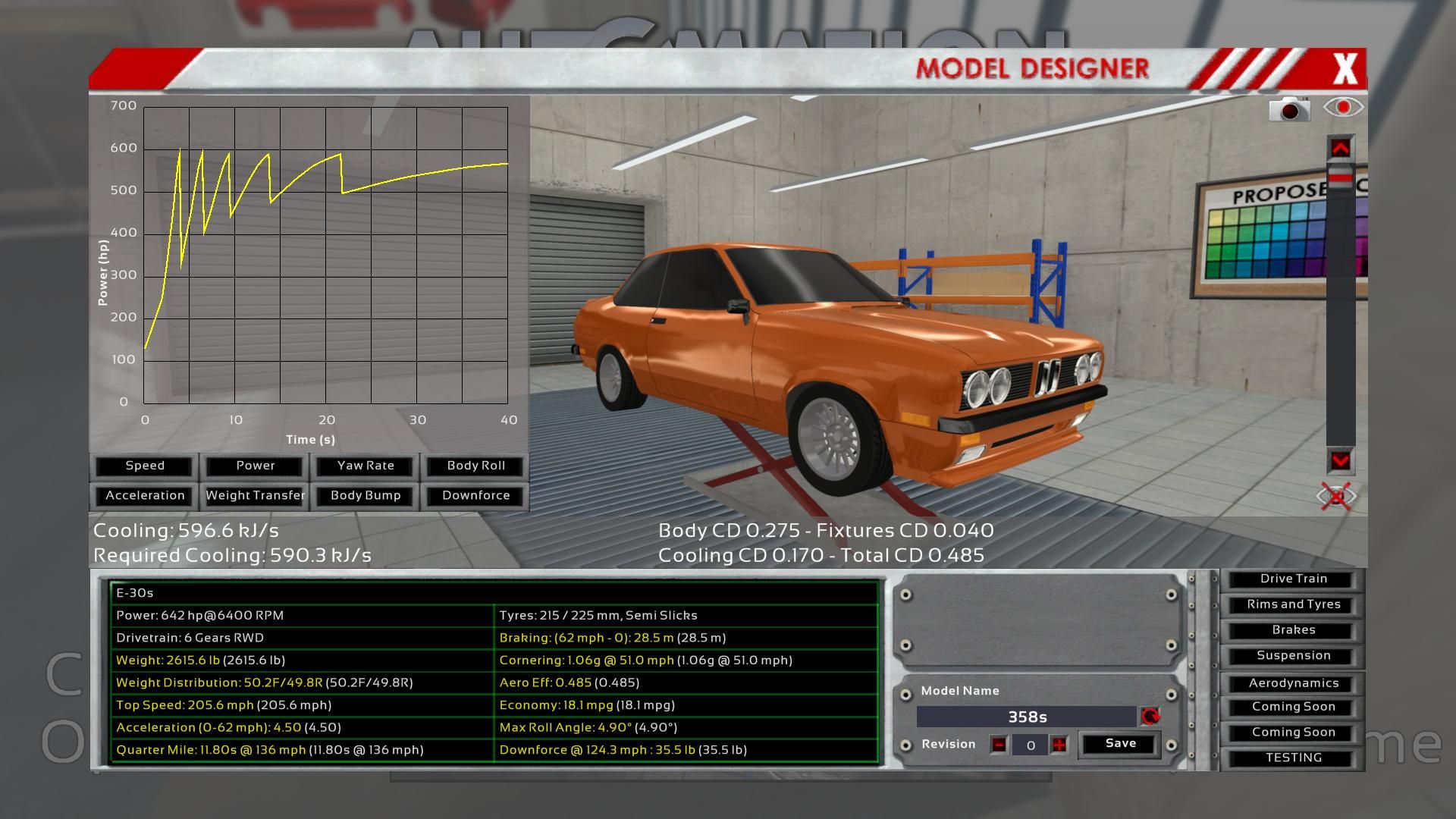Display the Yaw Rate graph
Image resolution: width=1456 pixels, height=819 pixels.
pos(366,466)
